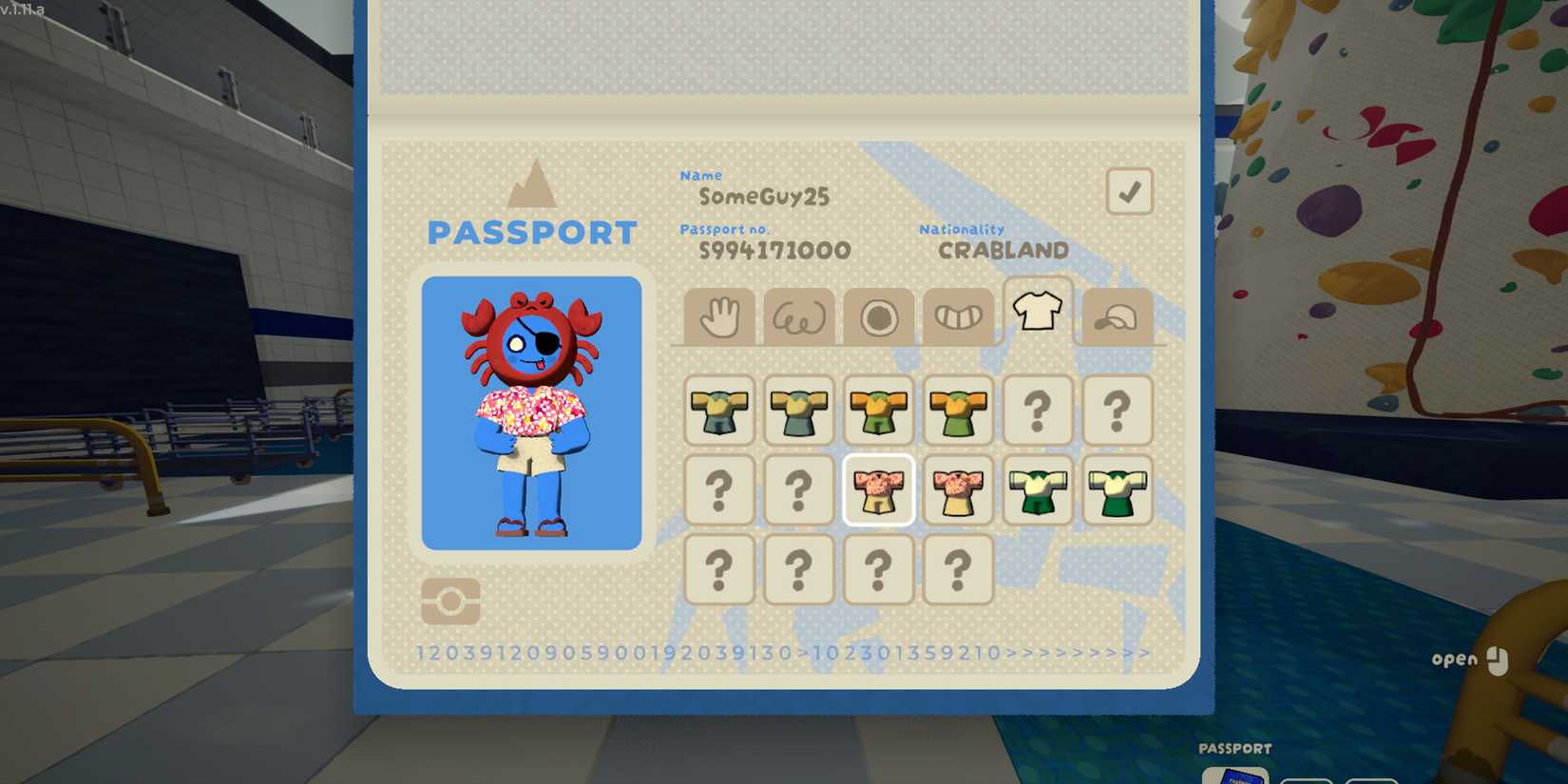1568x784 pixels.
Task: Toggle the currently selected floral shirt
Action: click(879, 490)
